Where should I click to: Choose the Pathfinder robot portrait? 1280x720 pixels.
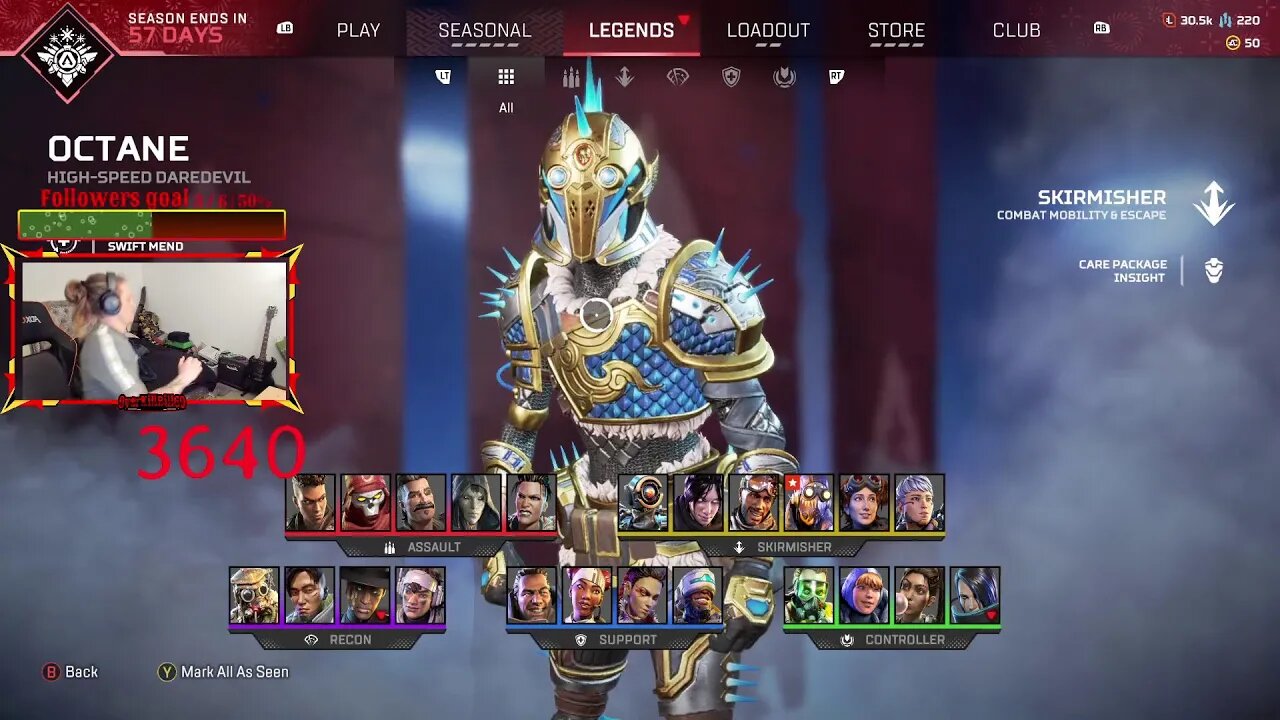(643, 503)
